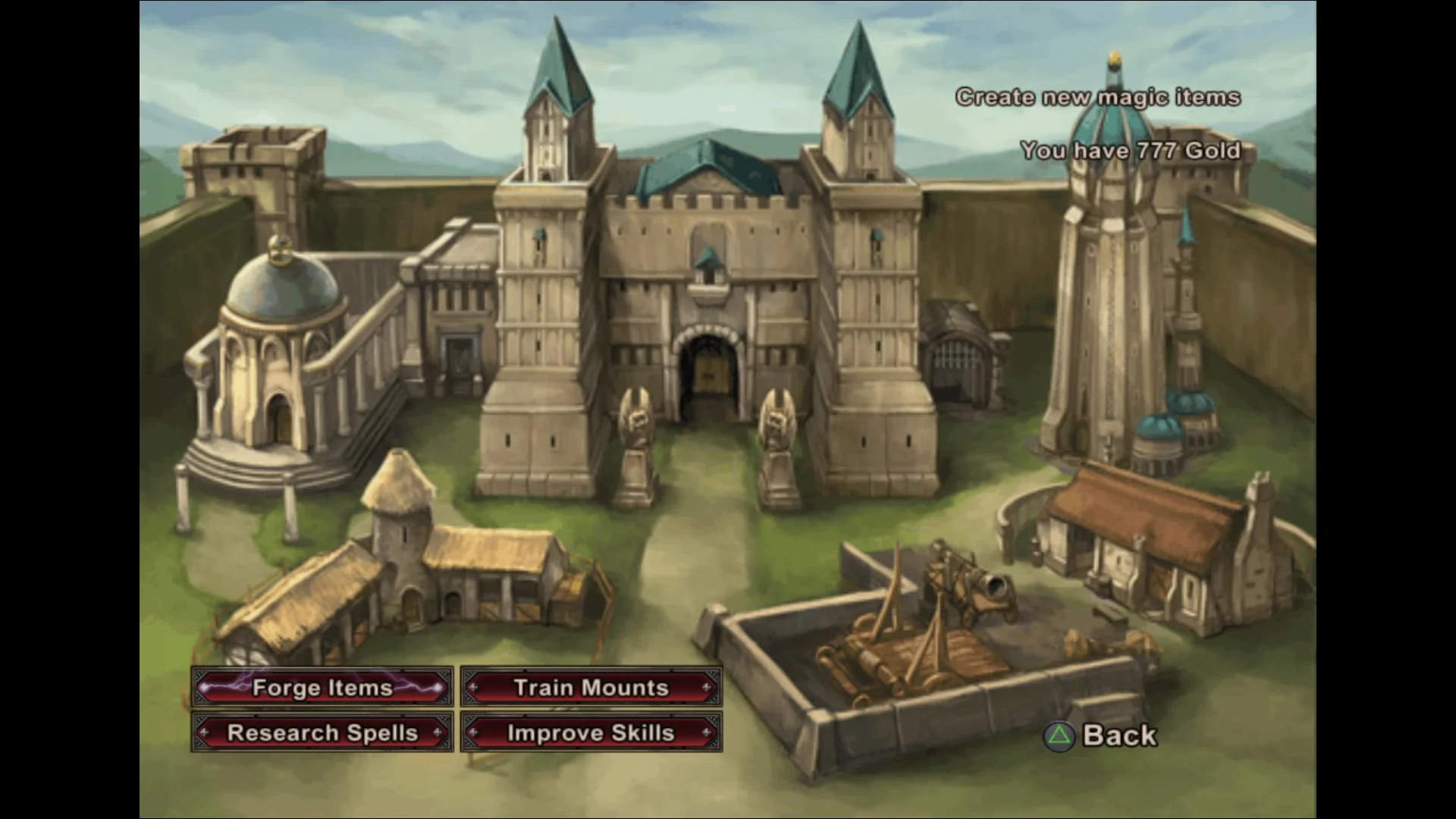Image resolution: width=1456 pixels, height=819 pixels.
Task: Click the right arrow on Improve Skills
Action: coord(705,733)
